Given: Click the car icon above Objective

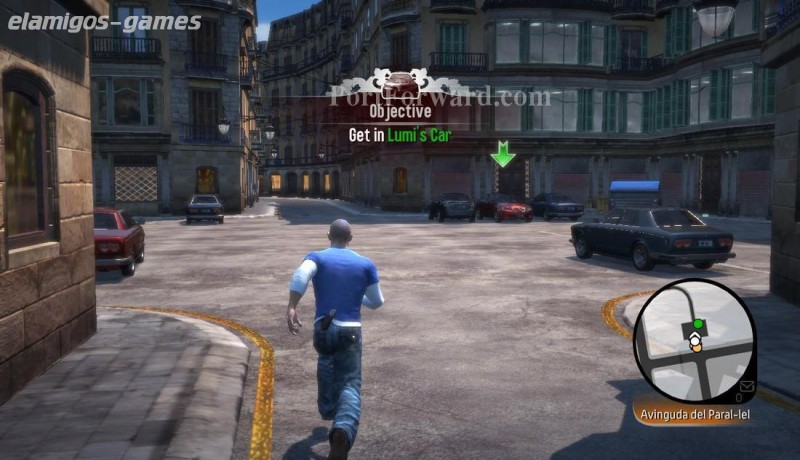Looking at the screenshot, I should point(400,83).
